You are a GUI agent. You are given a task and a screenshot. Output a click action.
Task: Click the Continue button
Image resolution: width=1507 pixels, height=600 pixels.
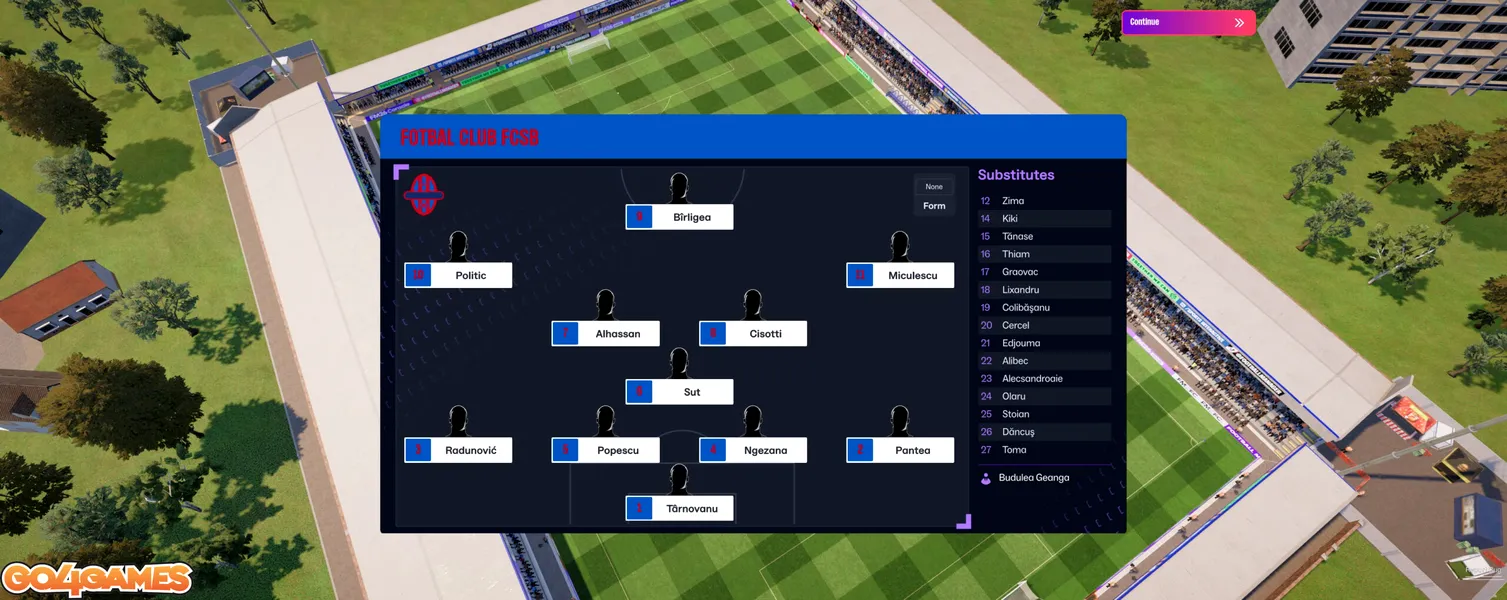click(x=1187, y=22)
